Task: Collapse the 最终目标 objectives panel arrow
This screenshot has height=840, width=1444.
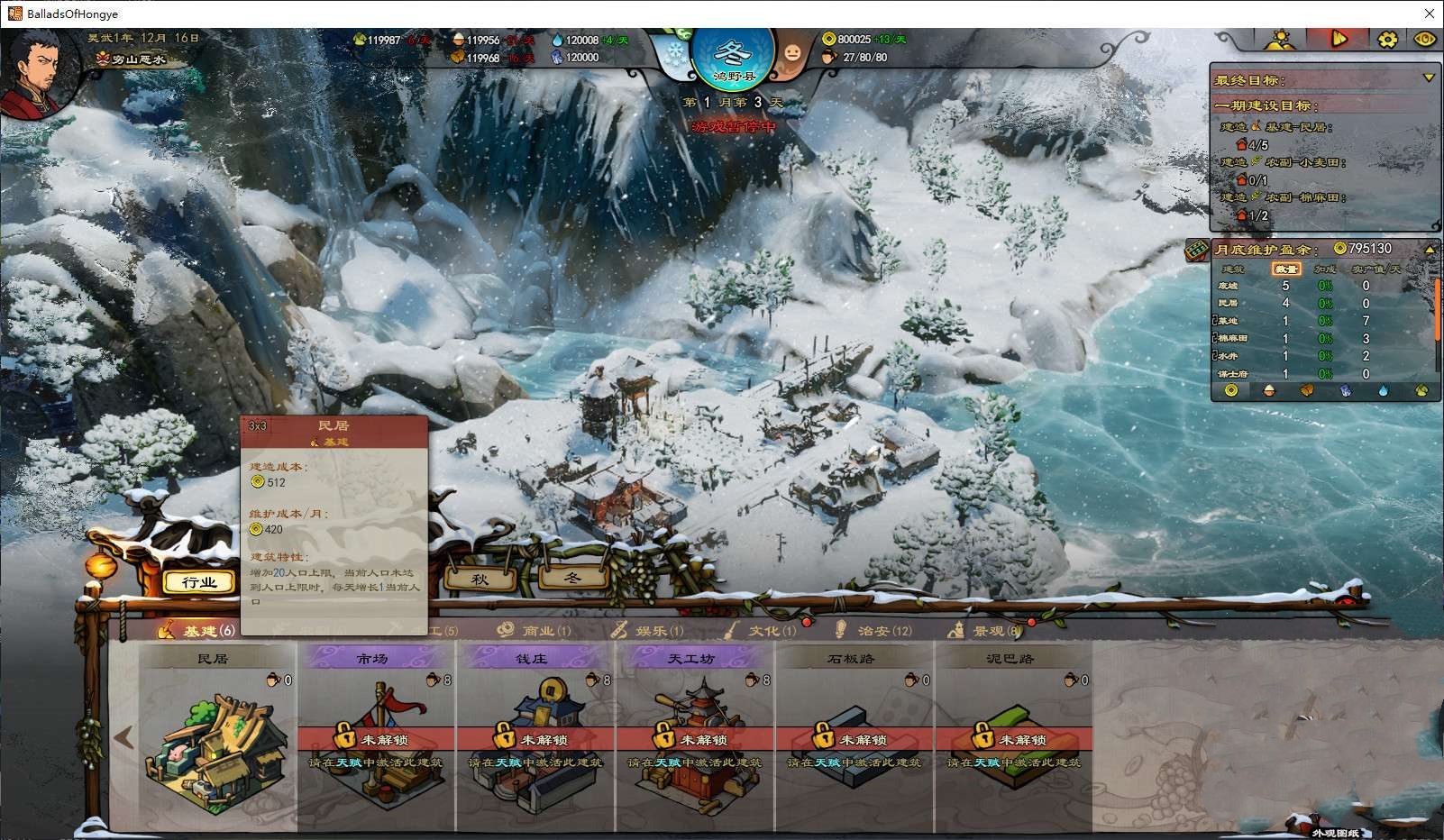Action: [x=1428, y=78]
